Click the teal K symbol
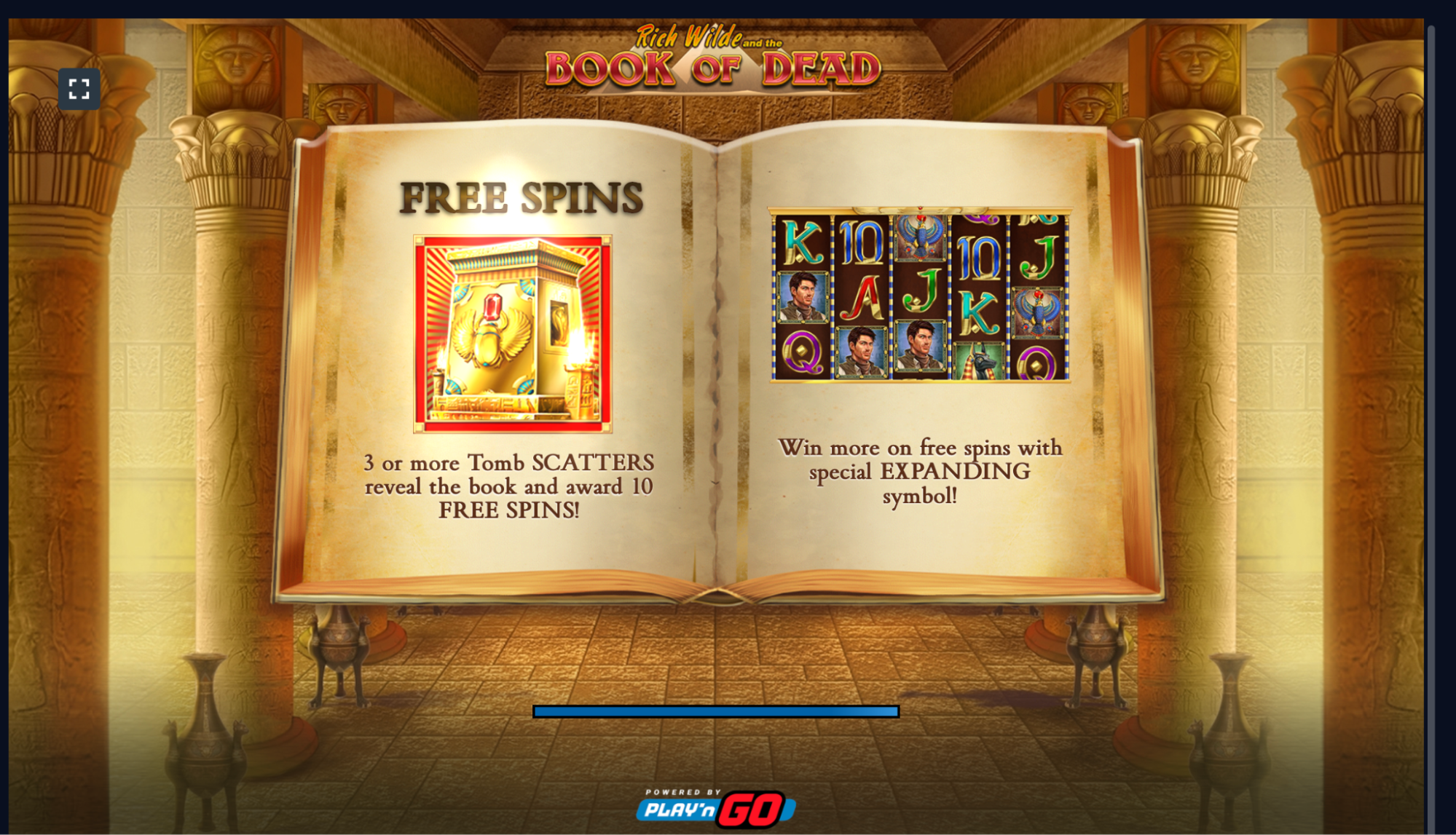Viewport: 1456px width, 835px height. pos(802,241)
